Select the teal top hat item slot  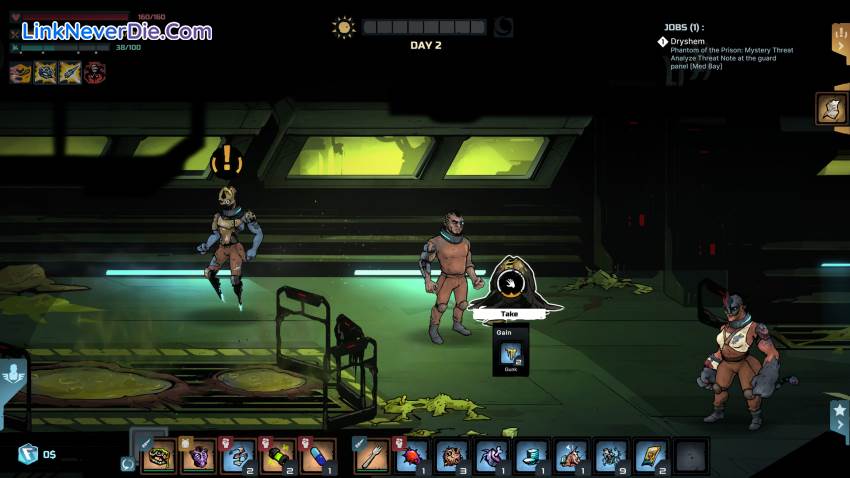point(531,456)
